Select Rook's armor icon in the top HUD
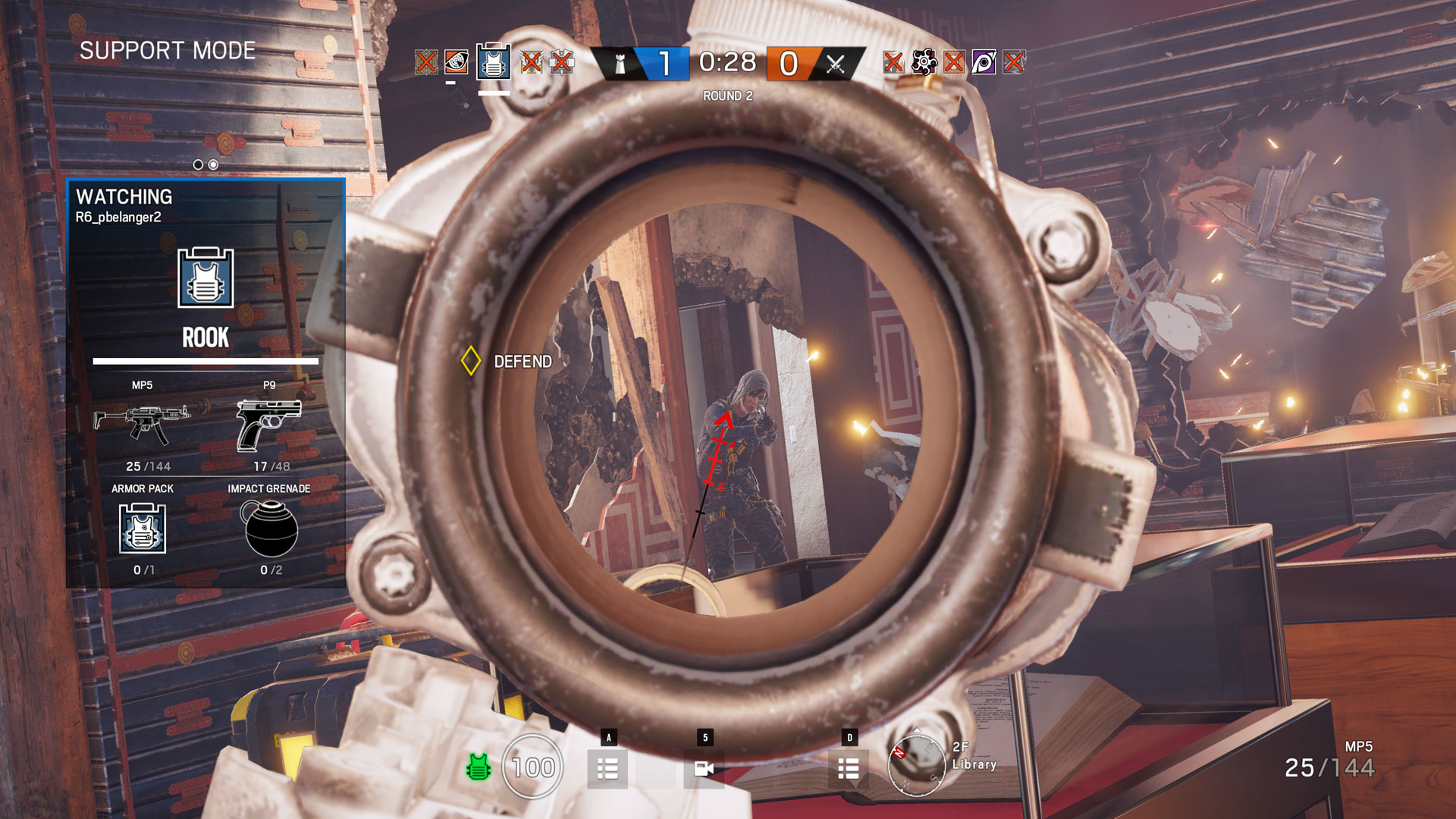Viewport: 1456px width, 819px height. click(494, 64)
